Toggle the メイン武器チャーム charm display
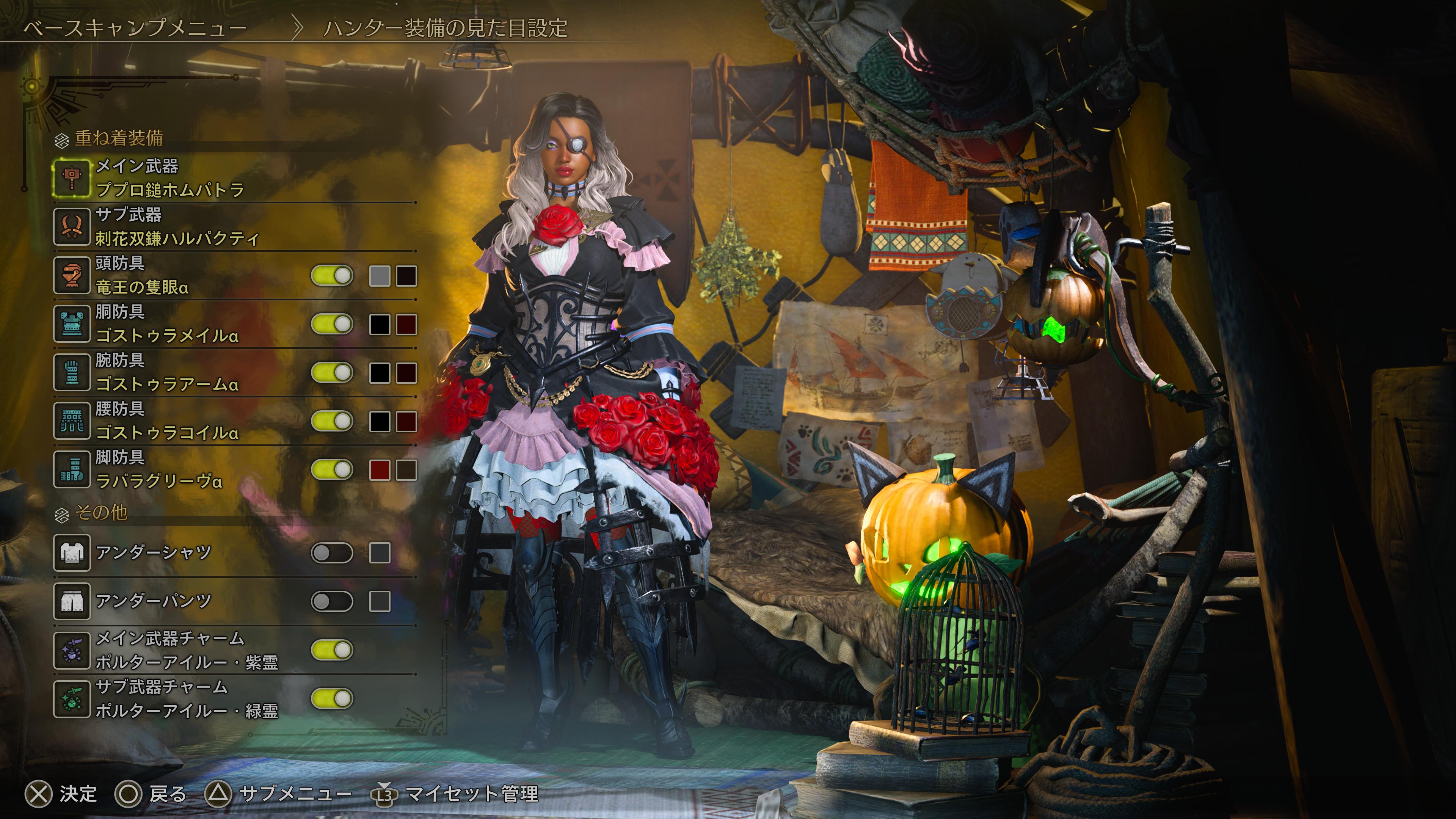Viewport: 1456px width, 819px height. pyautogui.click(x=332, y=651)
